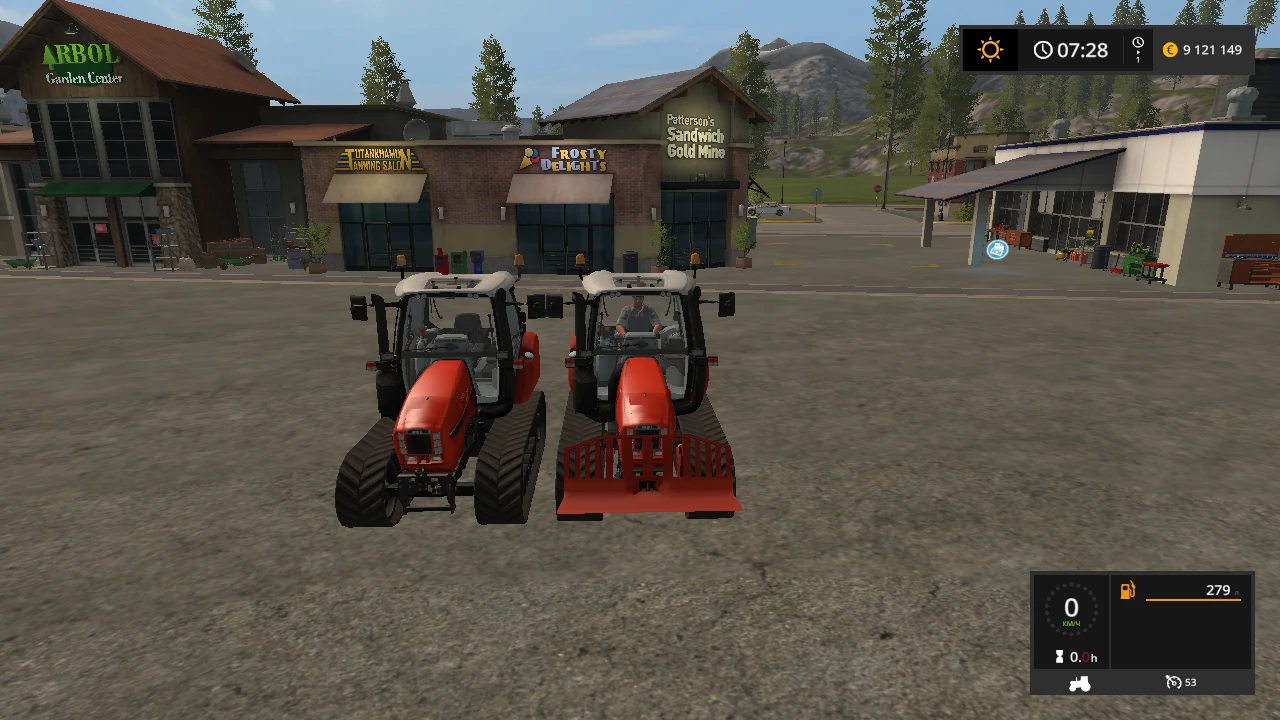Click the cruise control gauge icon showing 53
Image resolution: width=1280 pixels, height=720 pixels.
click(1172, 682)
